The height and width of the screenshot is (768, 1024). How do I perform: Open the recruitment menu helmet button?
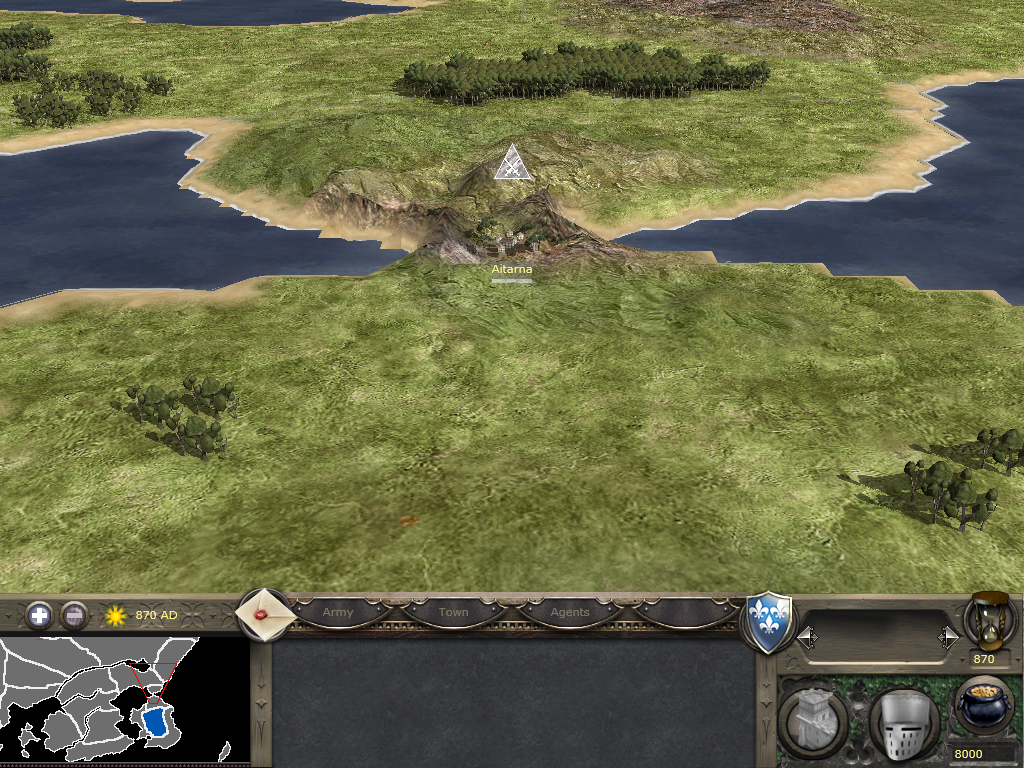(903, 723)
